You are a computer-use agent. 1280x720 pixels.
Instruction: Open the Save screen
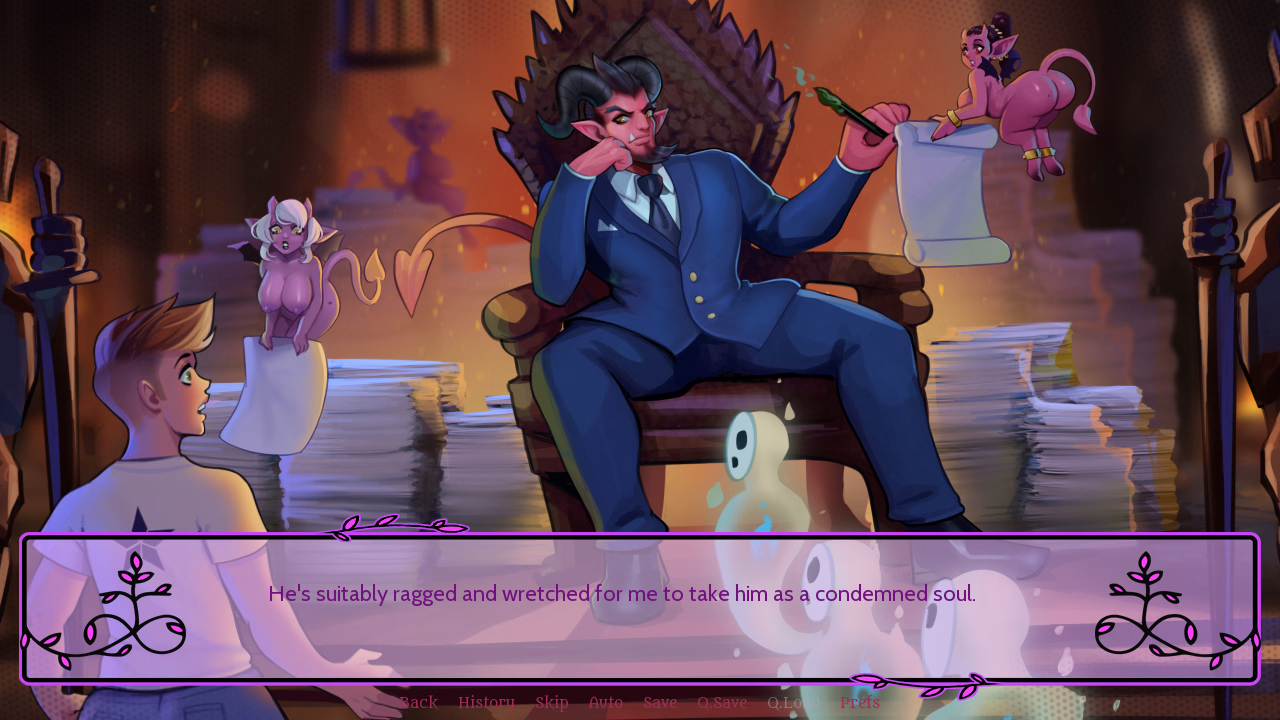pyautogui.click(x=659, y=701)
